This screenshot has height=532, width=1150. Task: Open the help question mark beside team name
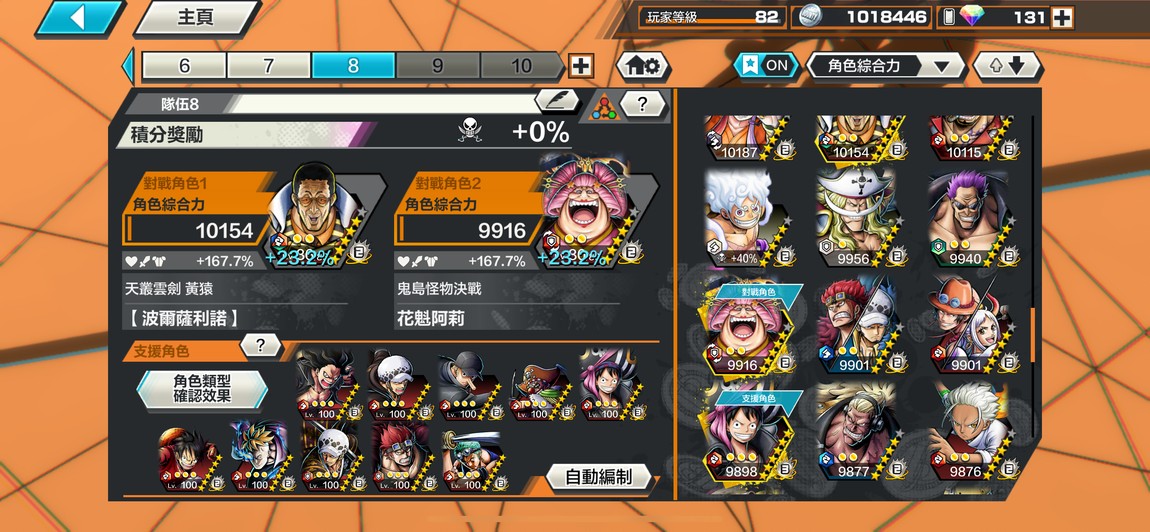point(643,103)
